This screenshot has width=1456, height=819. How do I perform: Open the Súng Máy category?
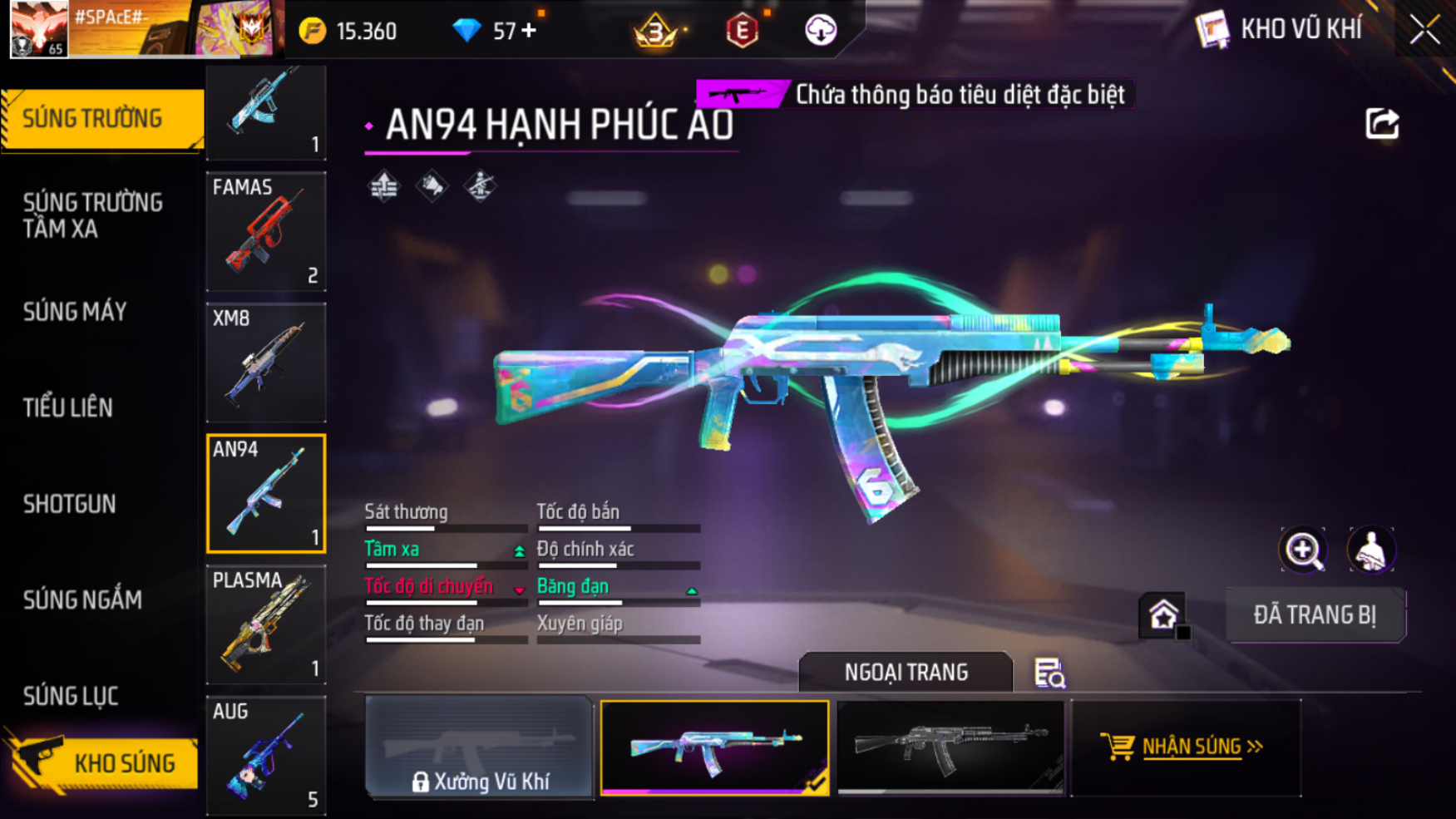[75, 312]
